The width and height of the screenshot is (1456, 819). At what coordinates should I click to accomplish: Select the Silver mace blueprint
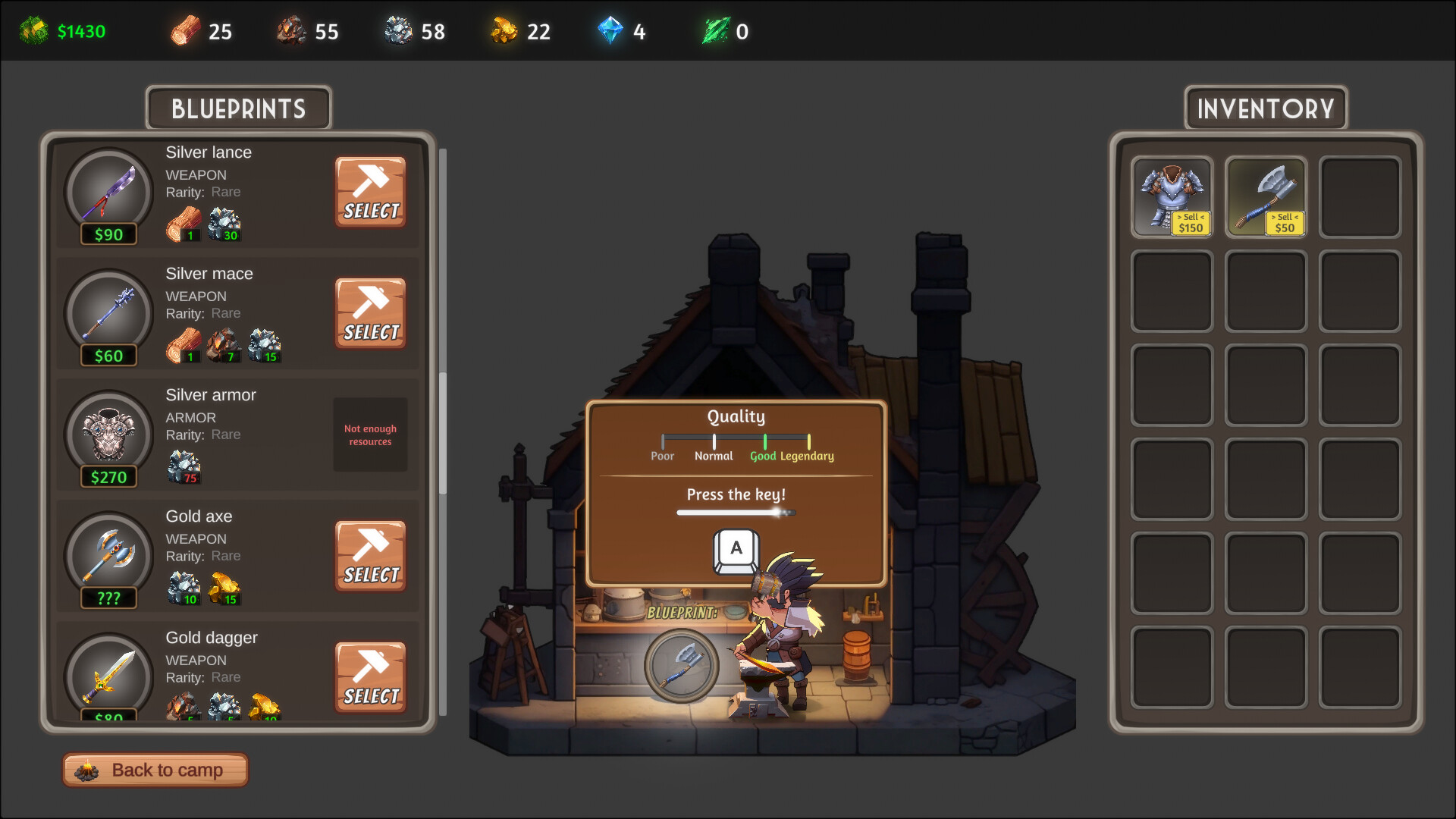coord(370,314)
